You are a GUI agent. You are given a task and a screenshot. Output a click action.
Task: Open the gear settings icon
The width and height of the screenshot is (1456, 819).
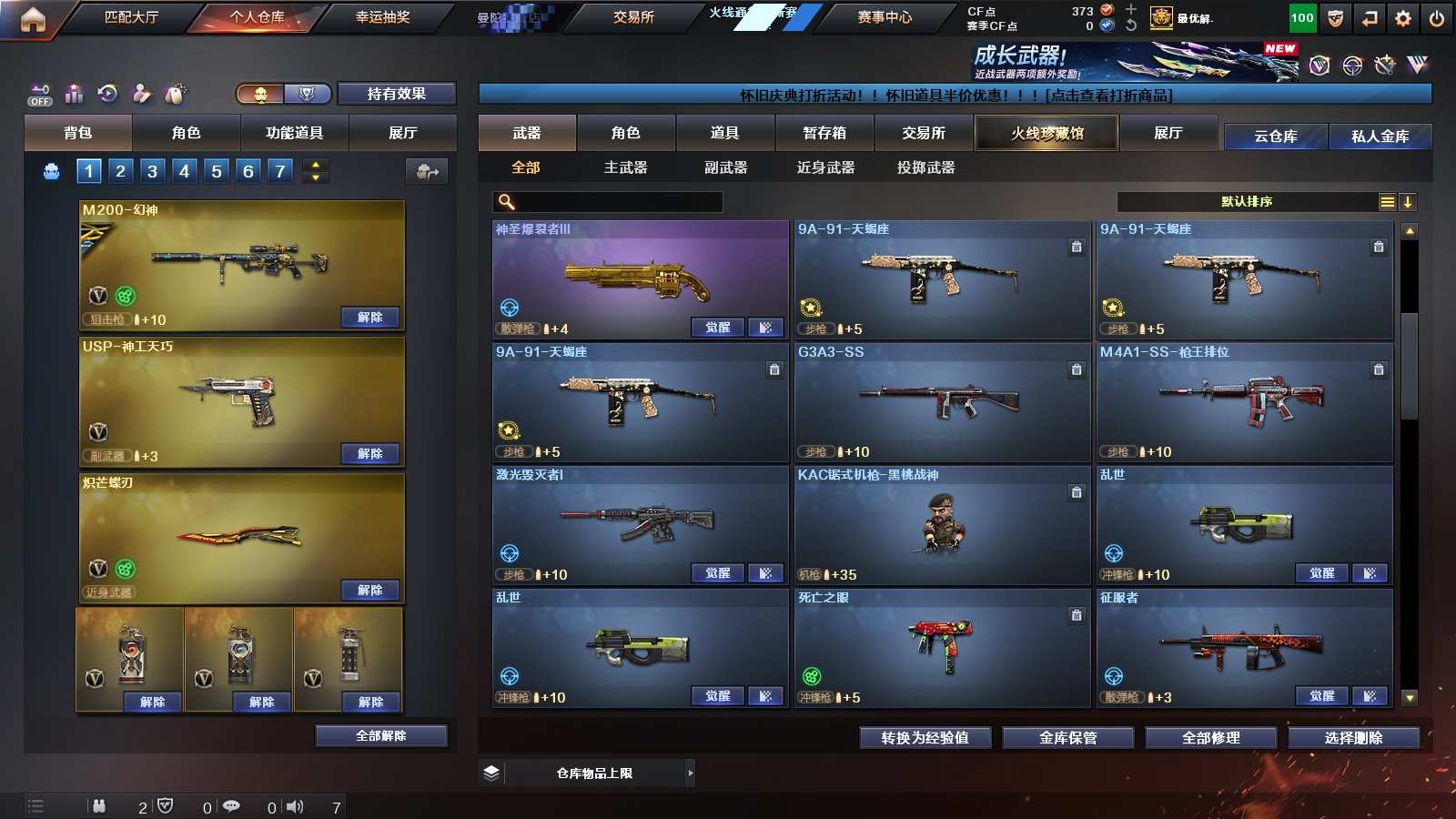pos(1403,18)
